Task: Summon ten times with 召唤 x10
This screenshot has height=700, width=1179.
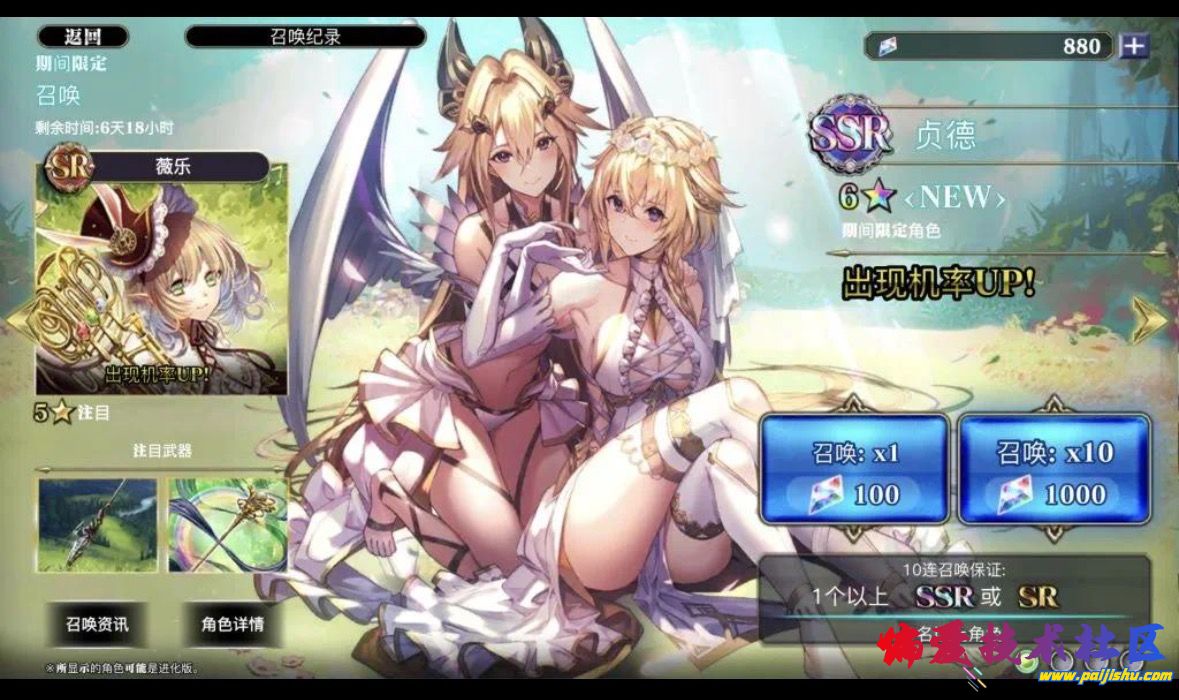Action: point(1054,470)
